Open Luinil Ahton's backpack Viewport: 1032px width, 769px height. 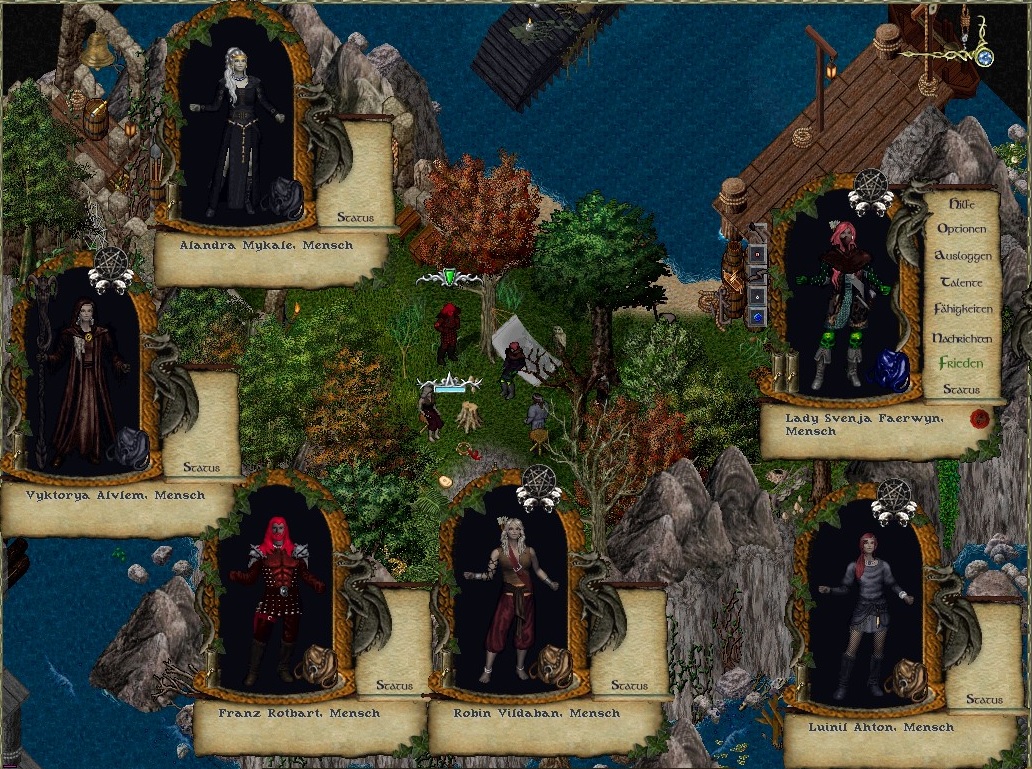coord(909,678)
